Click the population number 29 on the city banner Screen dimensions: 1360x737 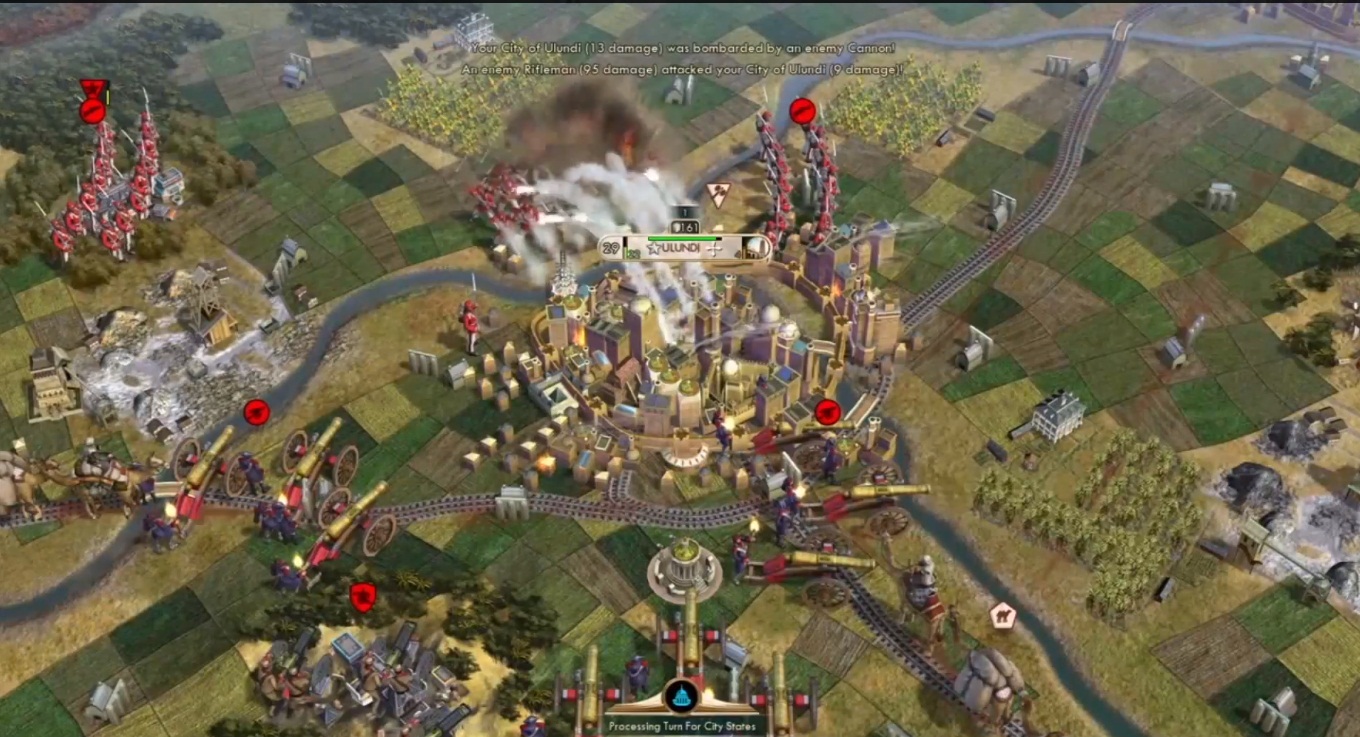point(609,247)
